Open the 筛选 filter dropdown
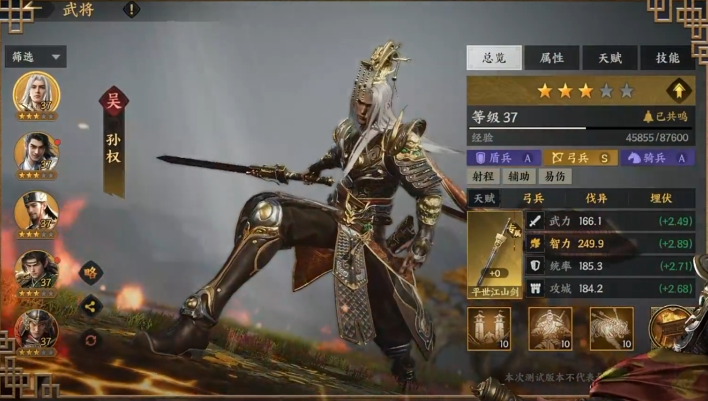This screenshot has width=708, height=401. pyautogui.click(x=37, y=57)
